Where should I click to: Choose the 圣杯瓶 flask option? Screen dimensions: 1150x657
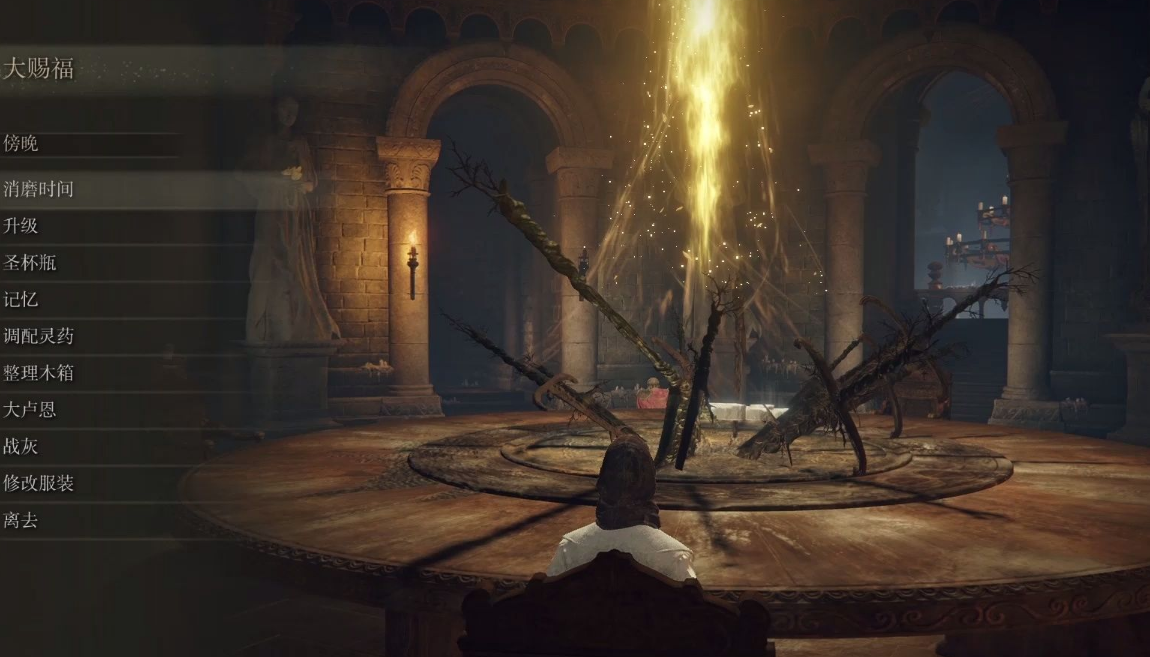pyautogui.click(x=30, y=263)
